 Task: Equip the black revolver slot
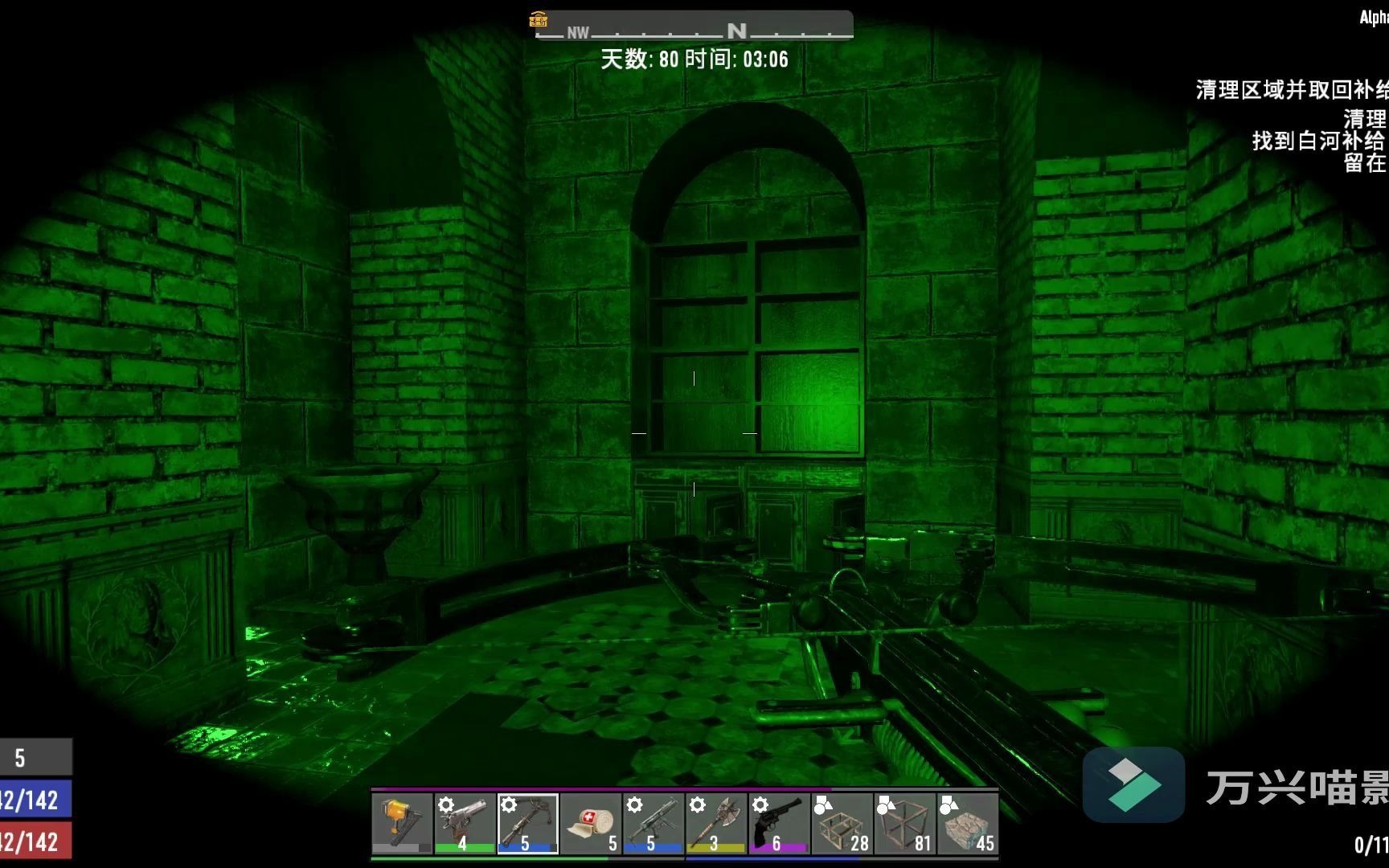[x=778, y=823]
